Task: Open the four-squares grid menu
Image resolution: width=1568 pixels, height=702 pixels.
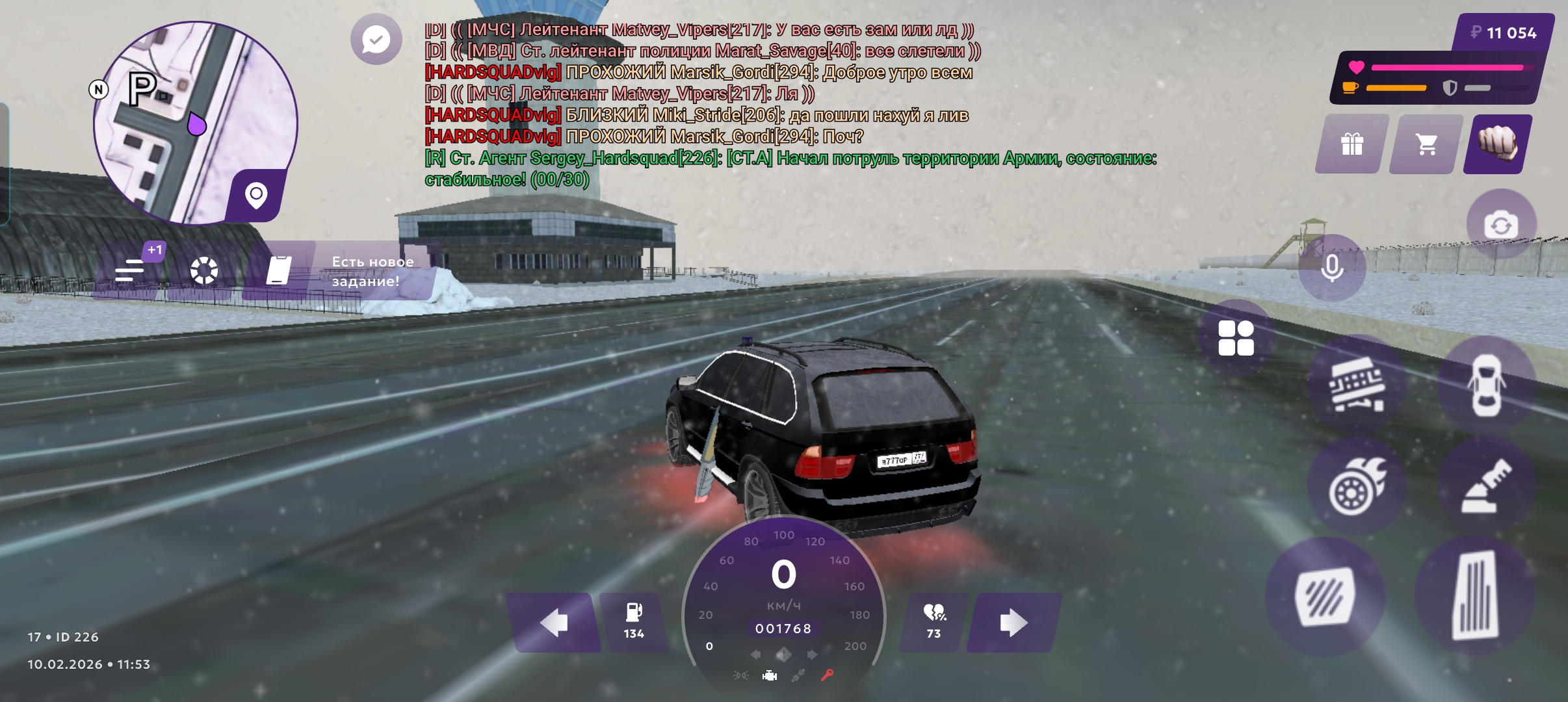Action: [1236, 338]
